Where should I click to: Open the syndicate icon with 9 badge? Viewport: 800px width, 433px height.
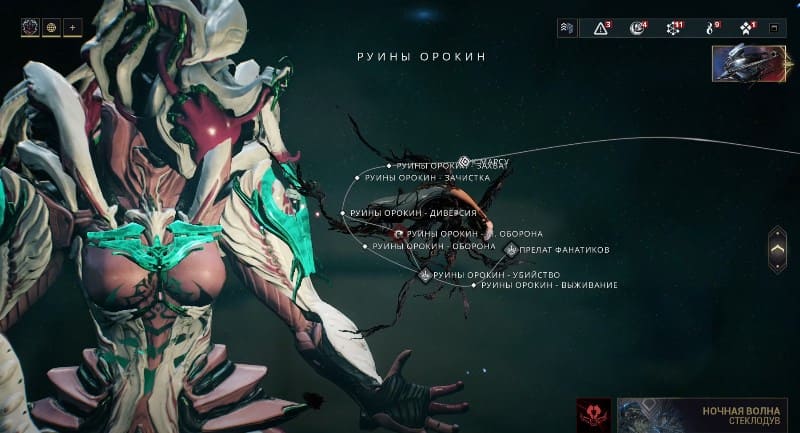pos(710,28)
